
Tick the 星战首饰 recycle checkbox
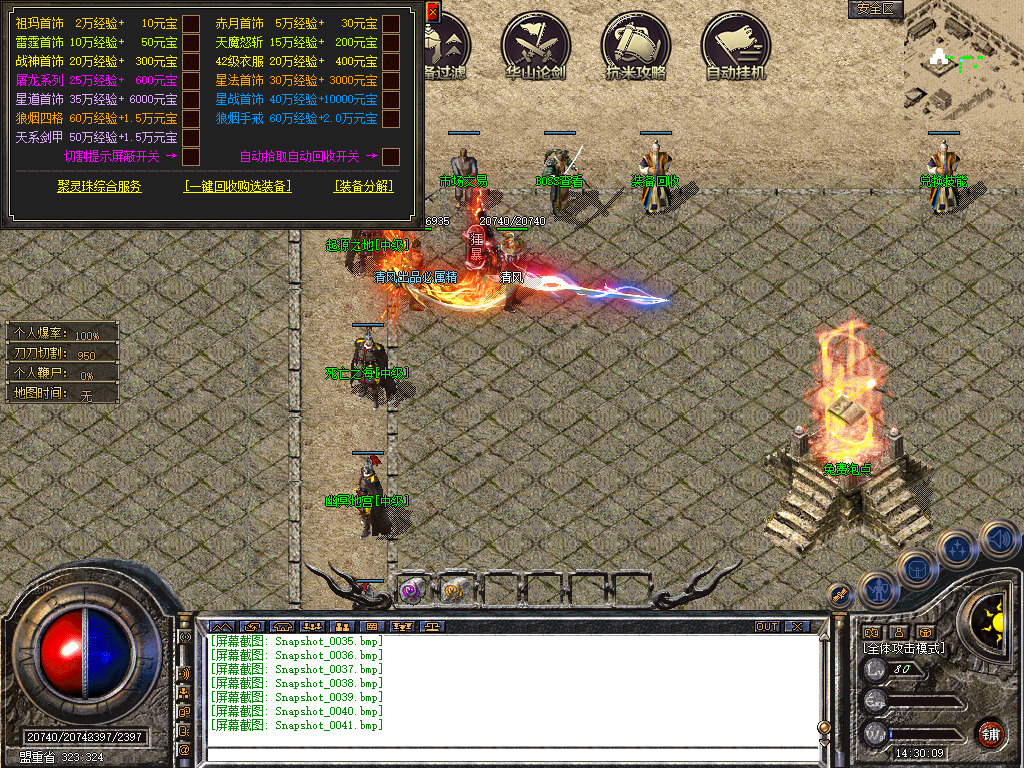point(391,100)
